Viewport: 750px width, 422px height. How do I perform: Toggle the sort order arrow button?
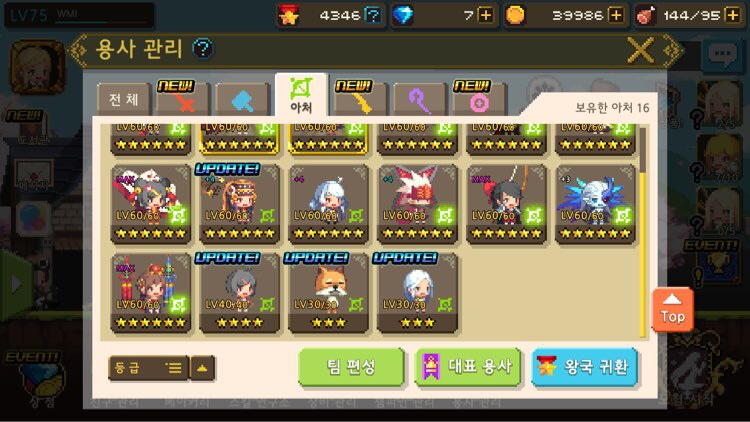click(202, 368)
